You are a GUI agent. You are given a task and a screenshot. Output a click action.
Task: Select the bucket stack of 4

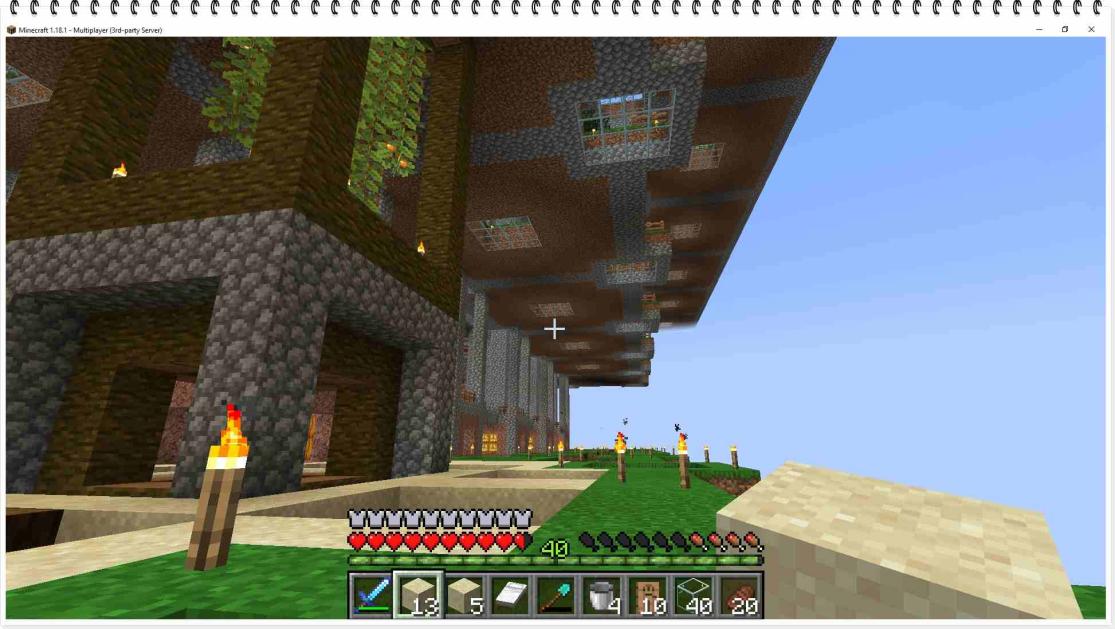[x=602, y=595]
